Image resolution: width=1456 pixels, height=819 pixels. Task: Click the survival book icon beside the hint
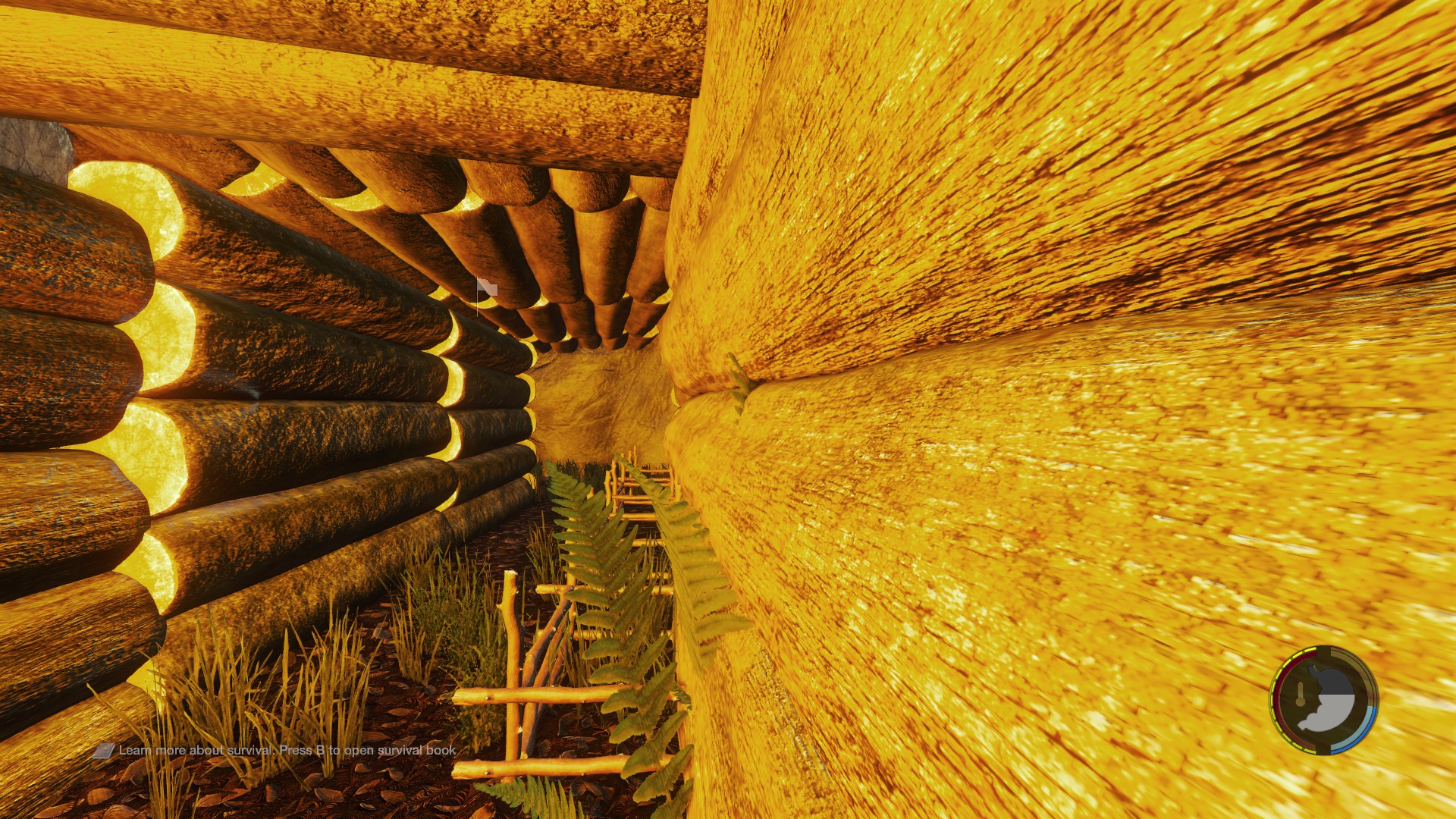click(x=103, y=751)
